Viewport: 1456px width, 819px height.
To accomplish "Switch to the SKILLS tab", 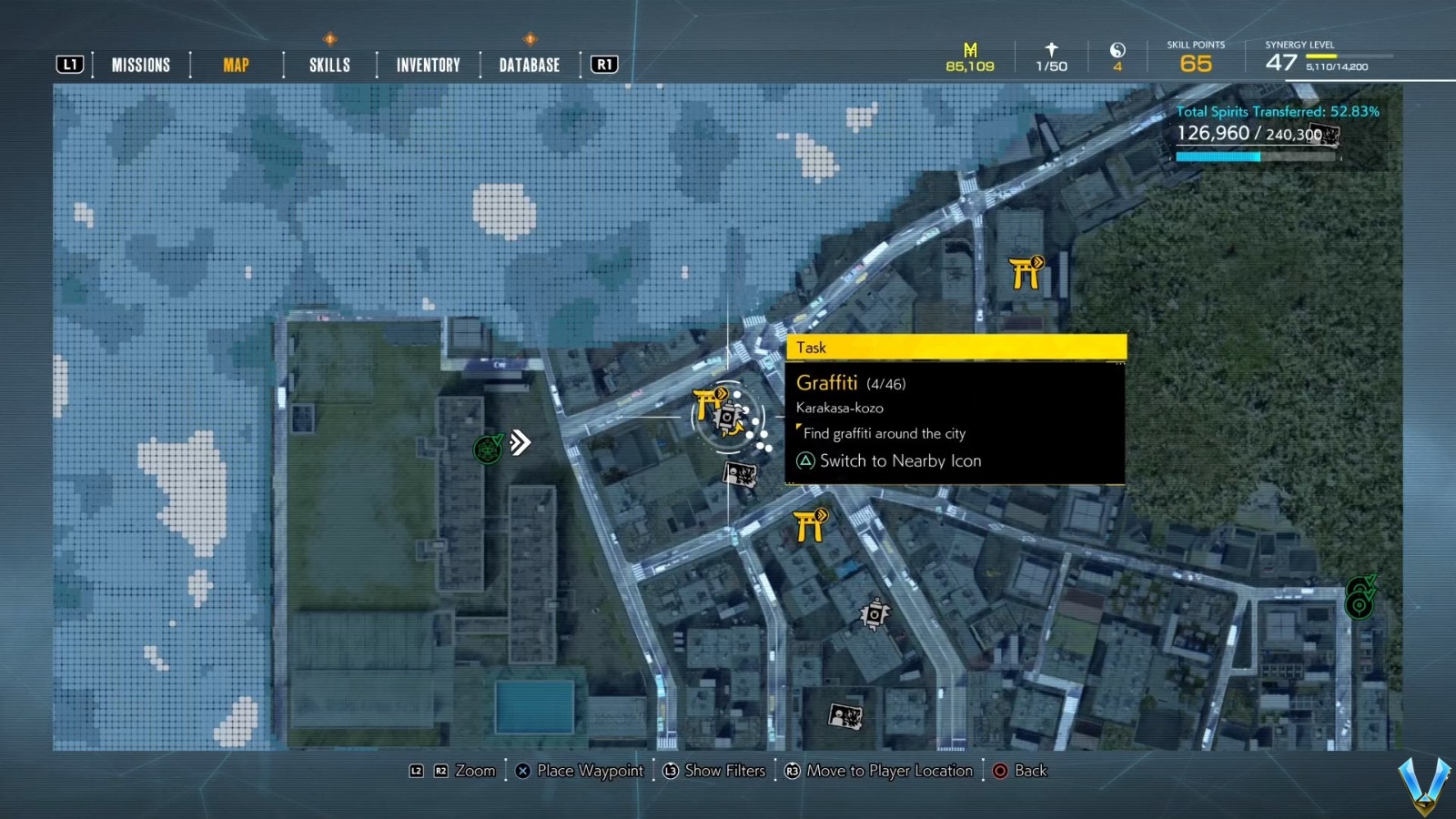I will coord(329,64).
